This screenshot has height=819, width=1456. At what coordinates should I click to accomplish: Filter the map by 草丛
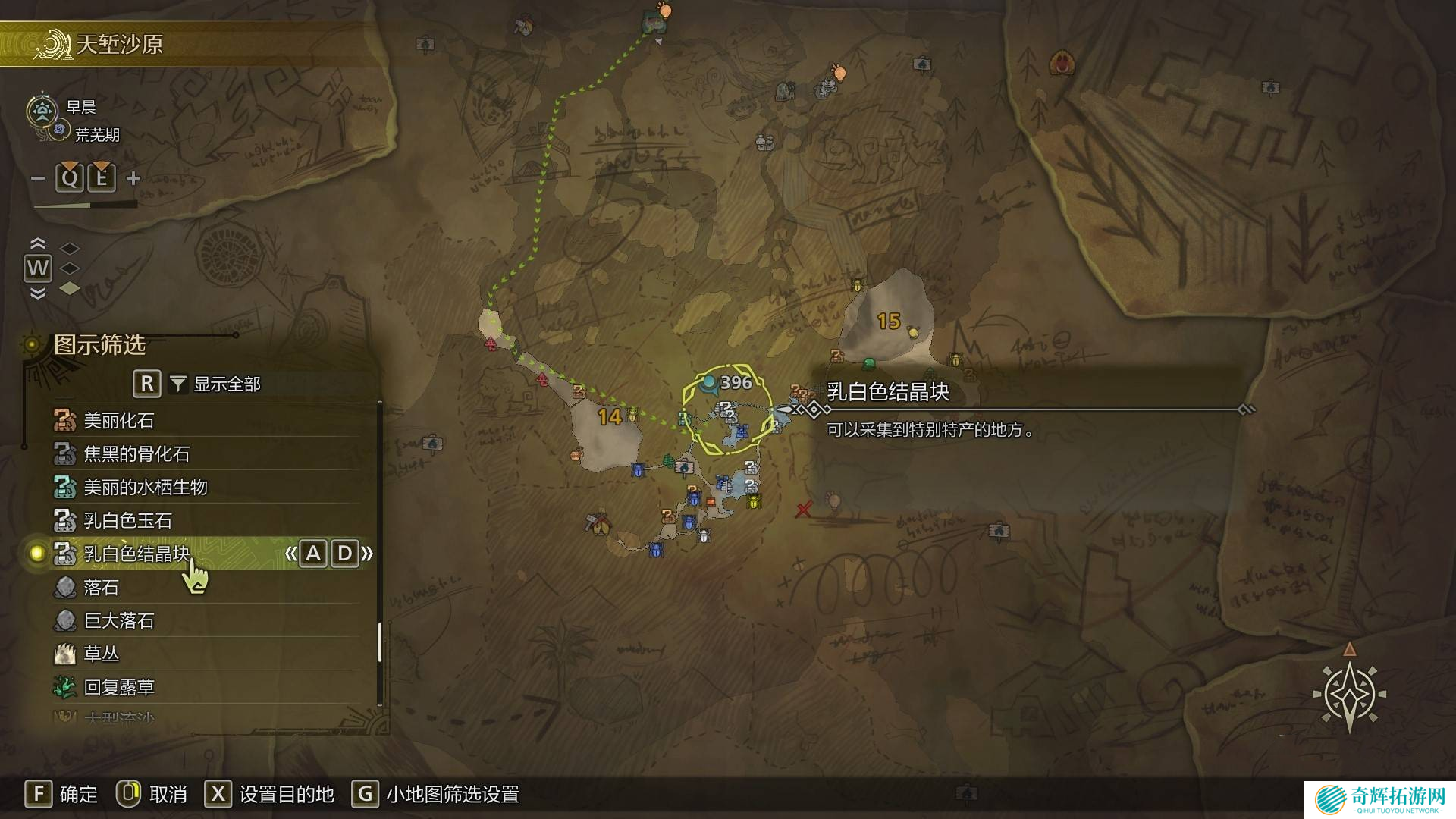[101, 654]
